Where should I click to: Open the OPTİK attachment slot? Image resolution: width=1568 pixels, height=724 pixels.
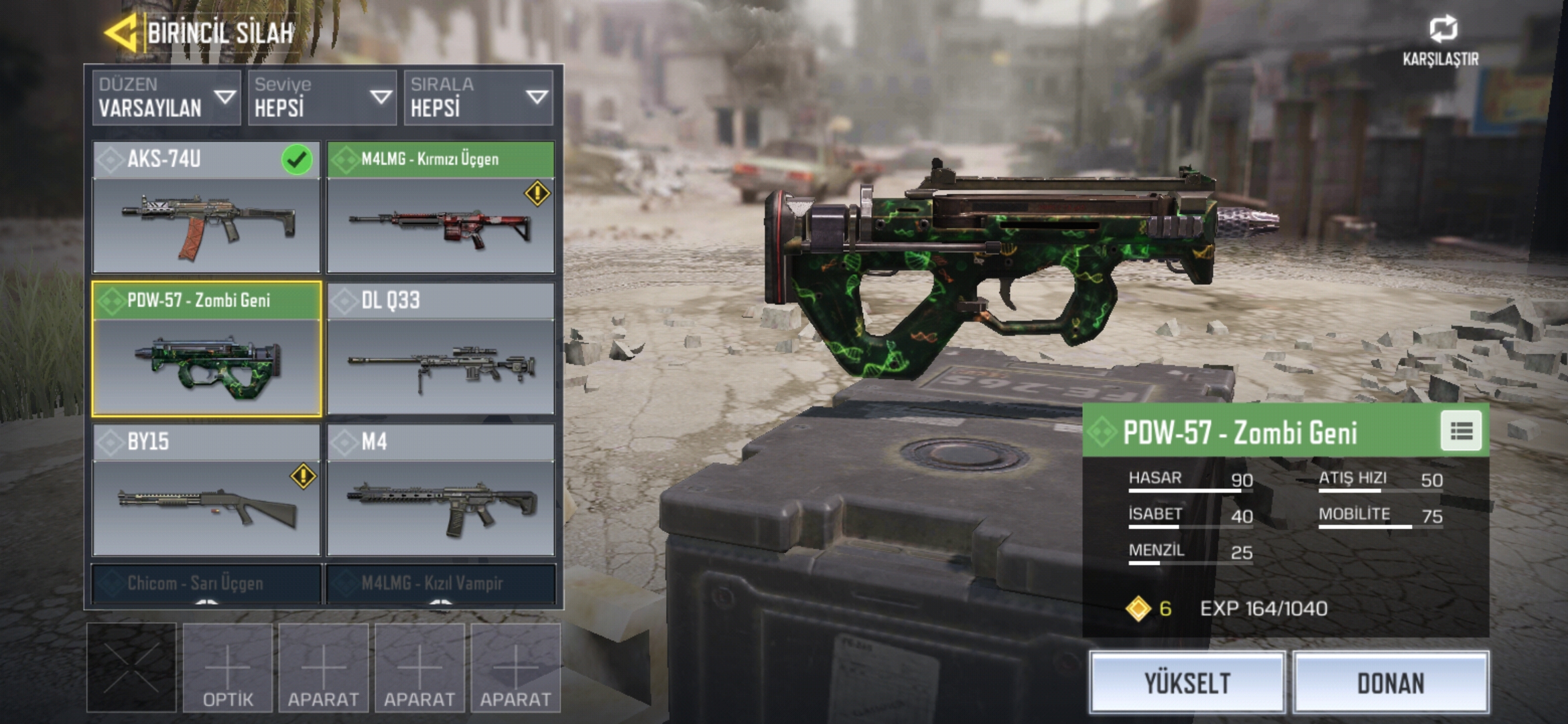click(x=228, y=668)
